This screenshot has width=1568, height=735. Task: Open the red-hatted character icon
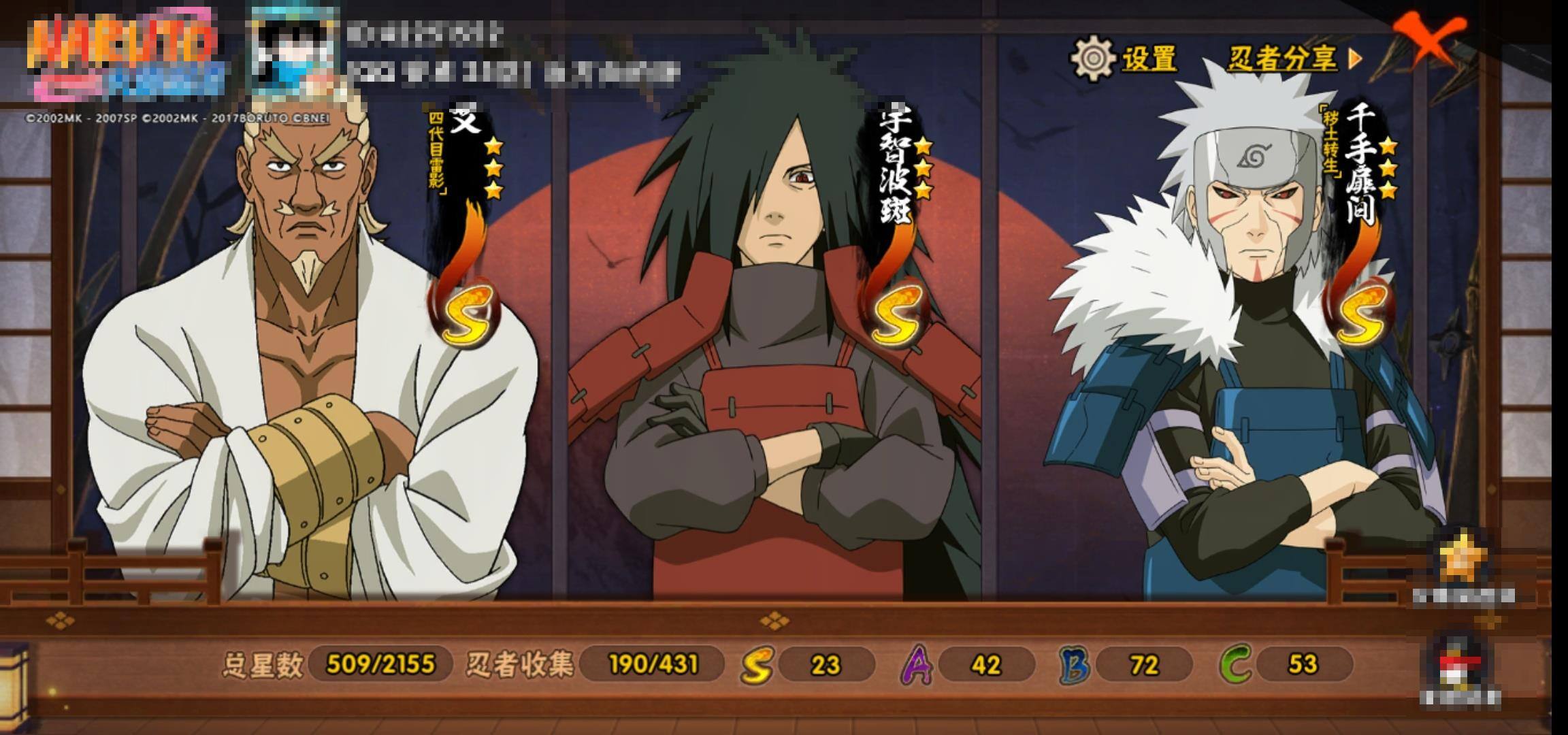(x=1460, y=664)
